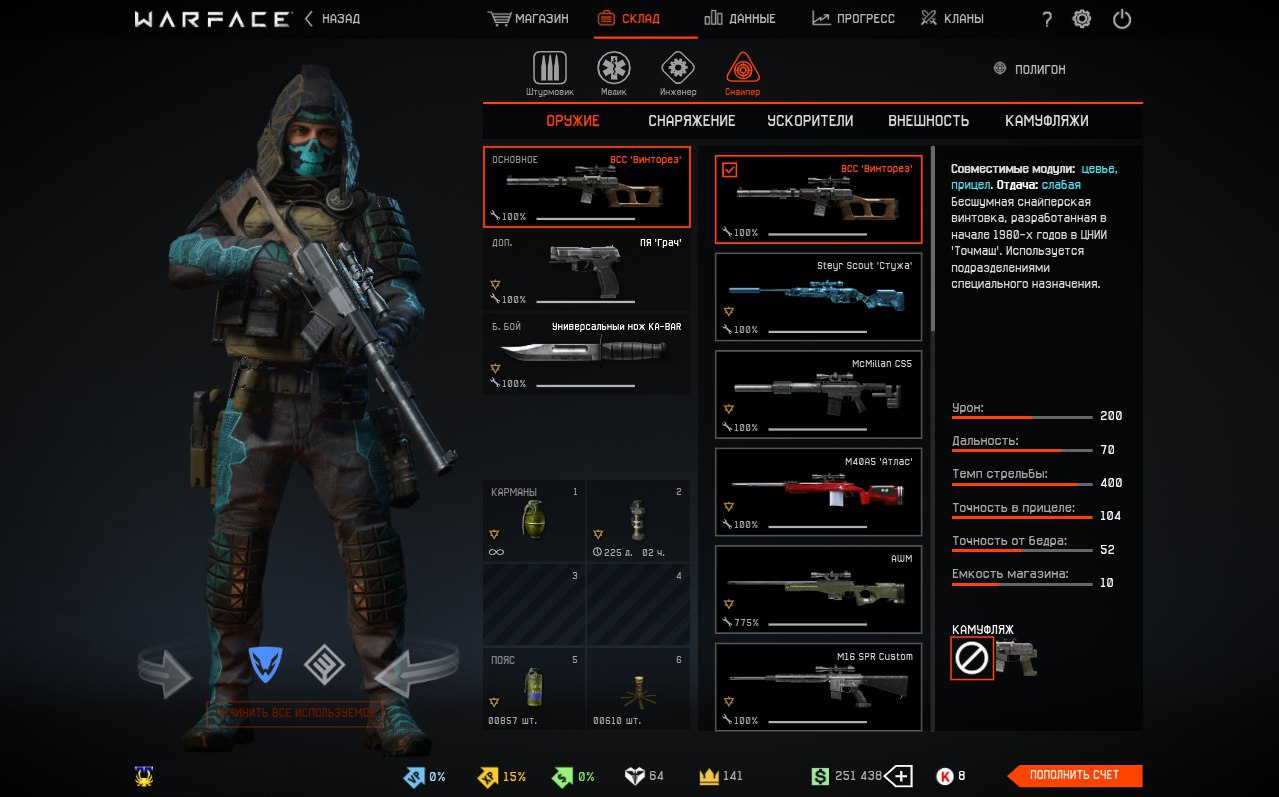Switch to the Данные section

739,19
